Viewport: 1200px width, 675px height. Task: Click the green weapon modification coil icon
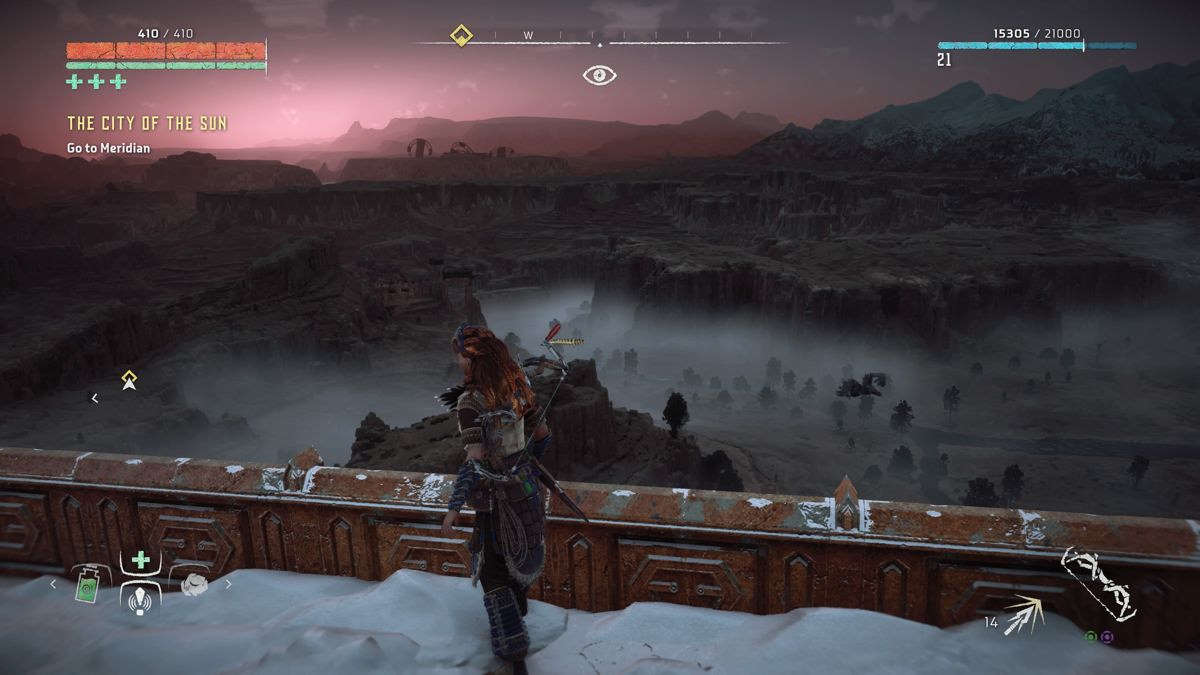click(1092, 636)
